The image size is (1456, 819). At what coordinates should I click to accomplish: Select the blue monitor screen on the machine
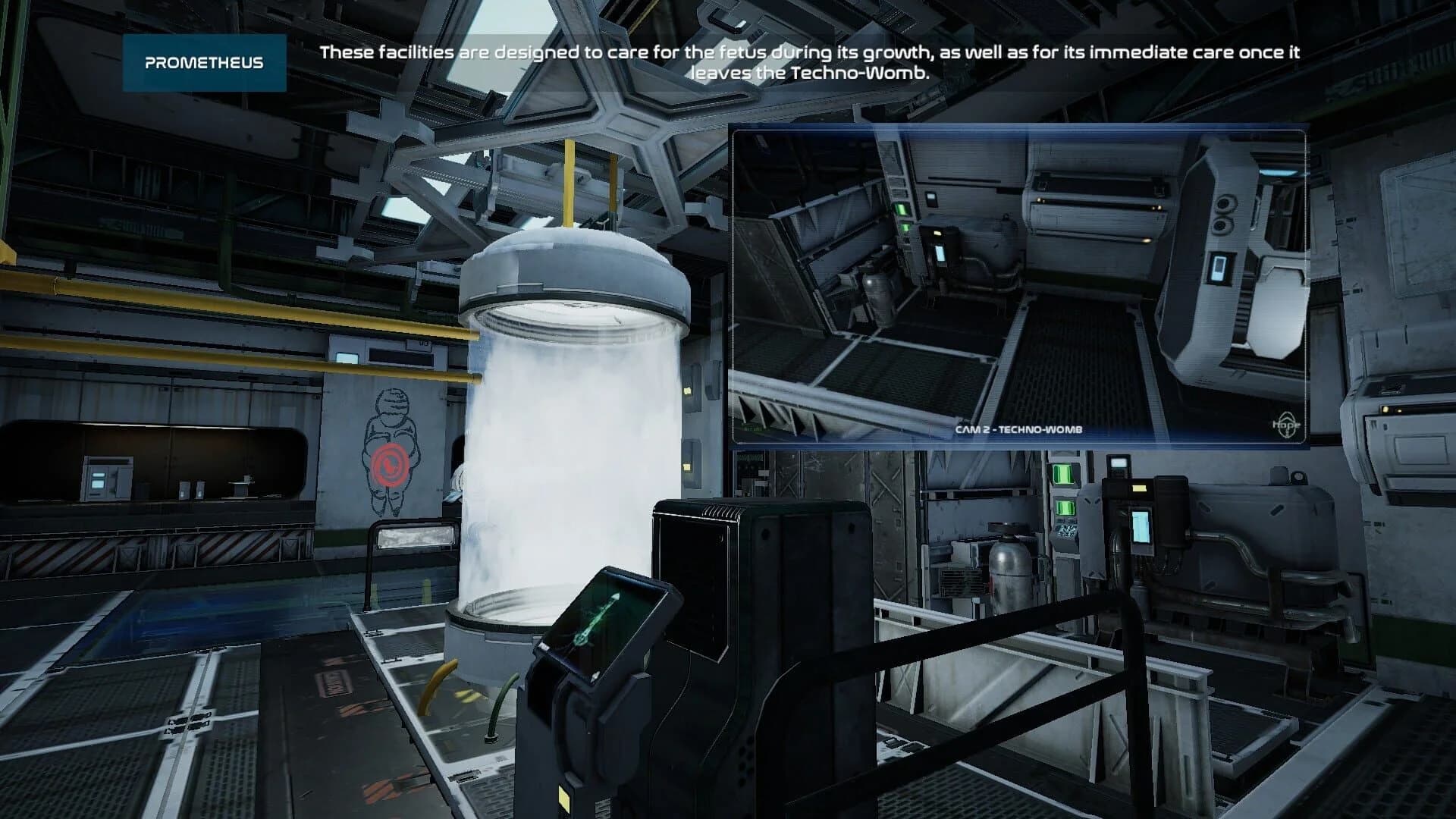[x=1140, y=527]
